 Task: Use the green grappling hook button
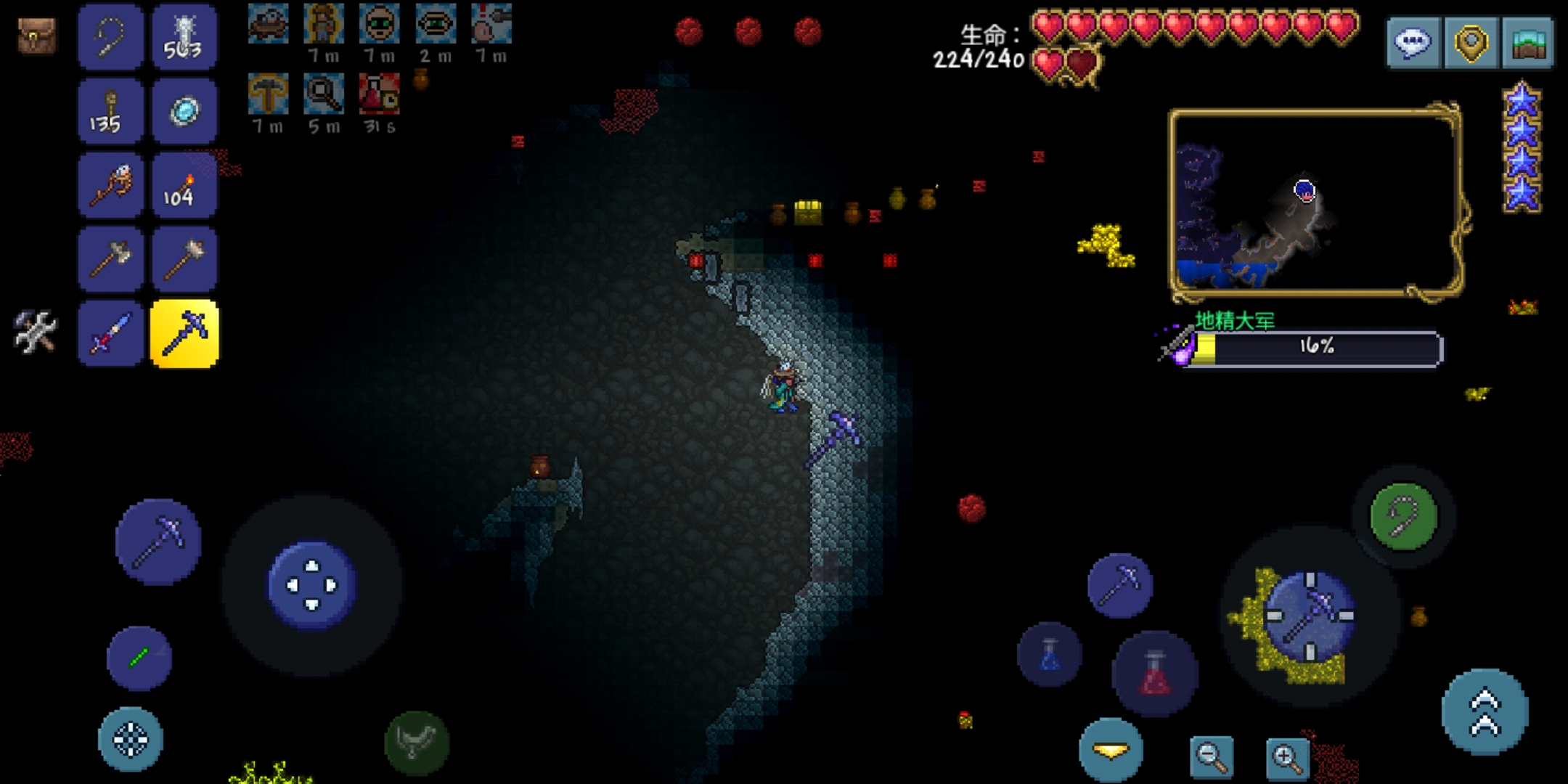[x=1403, y=516]
